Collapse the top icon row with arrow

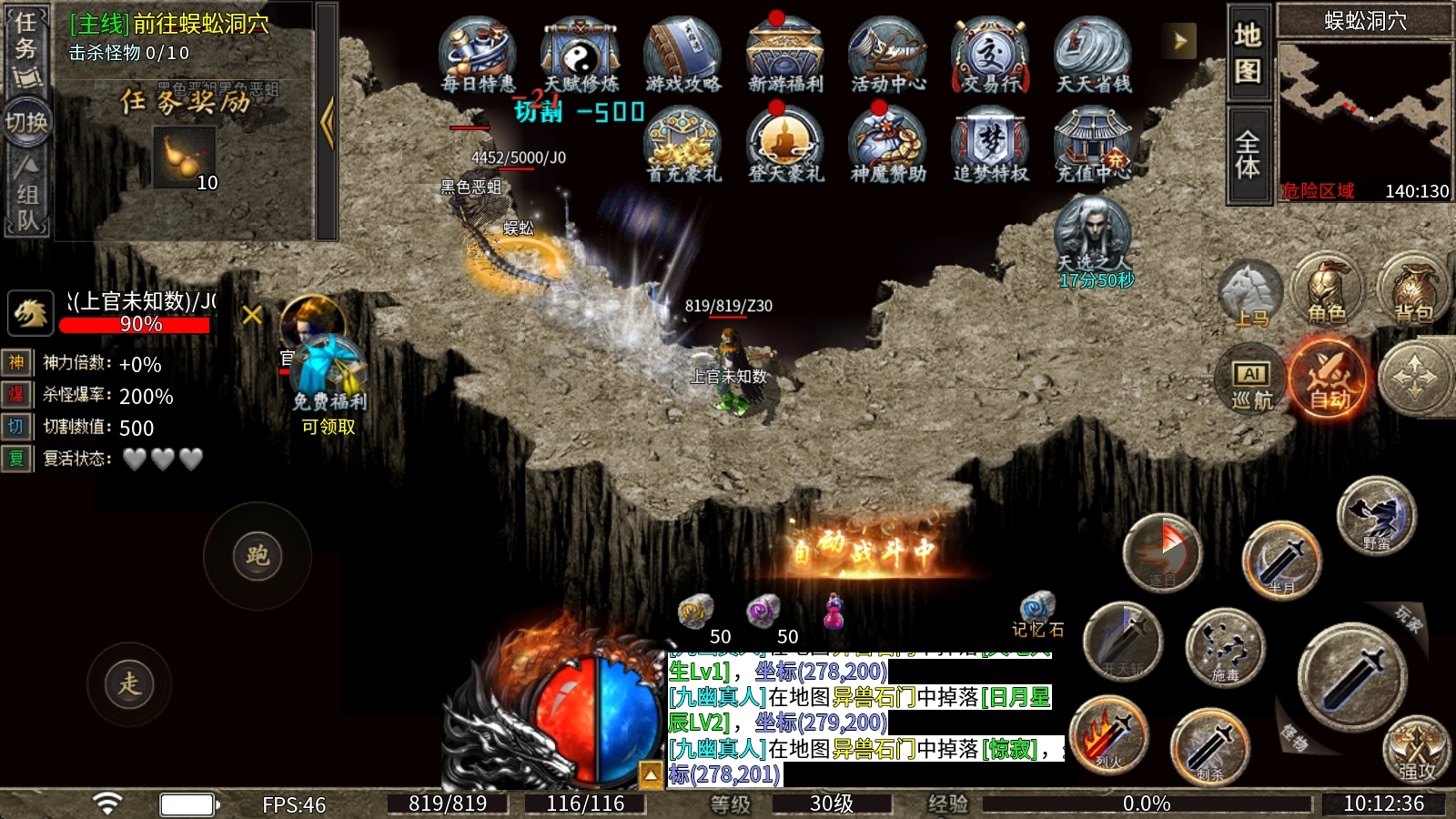tap(1179, 41)
